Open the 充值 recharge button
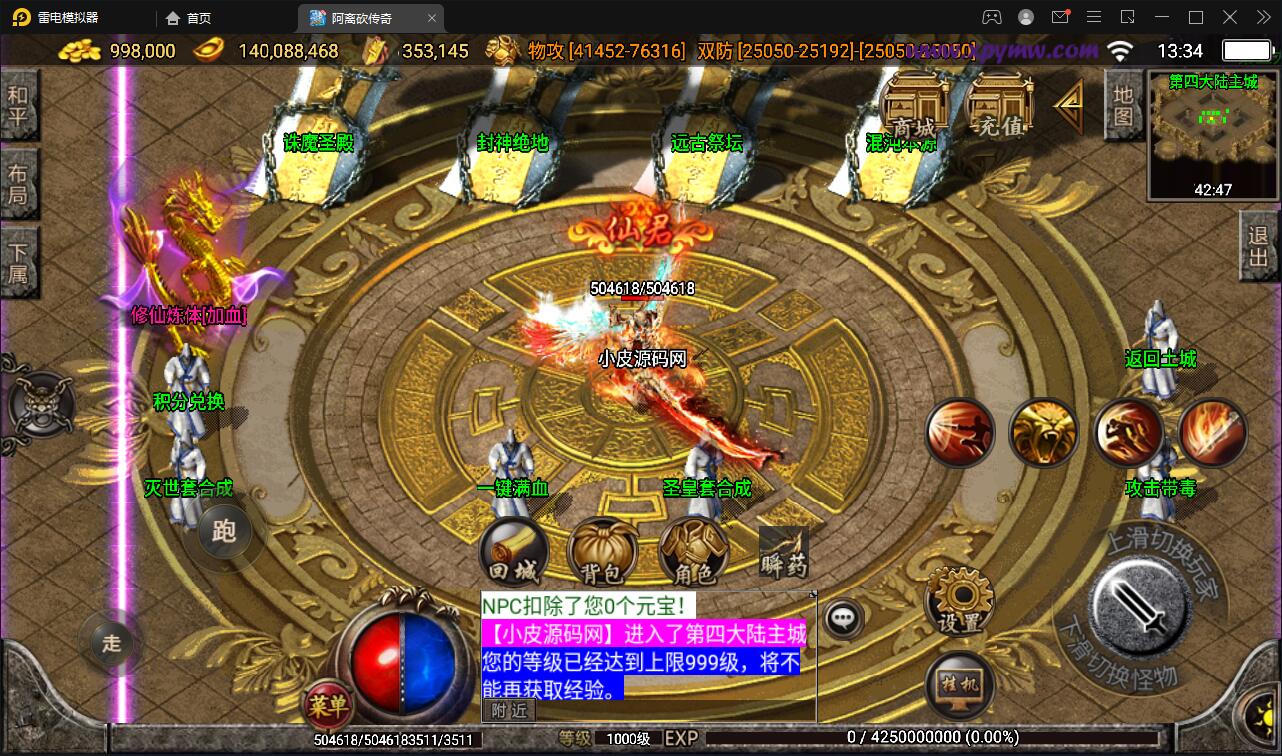The height and width of the screenshot is (756, 1282). [x=999, y=110]
